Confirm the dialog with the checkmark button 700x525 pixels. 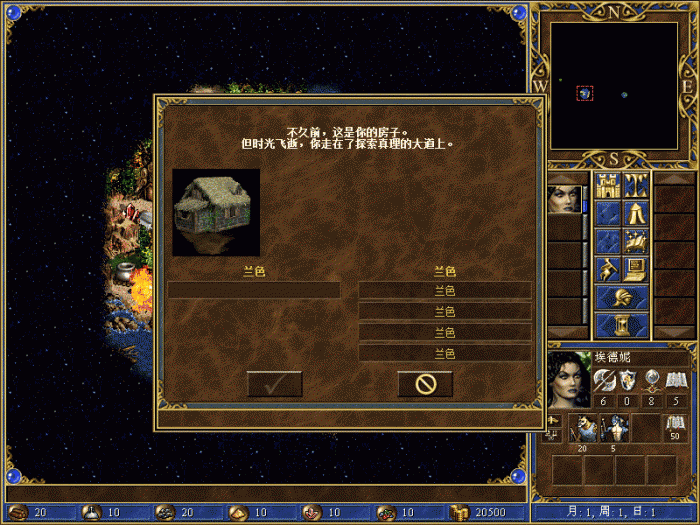coord(274,384)
